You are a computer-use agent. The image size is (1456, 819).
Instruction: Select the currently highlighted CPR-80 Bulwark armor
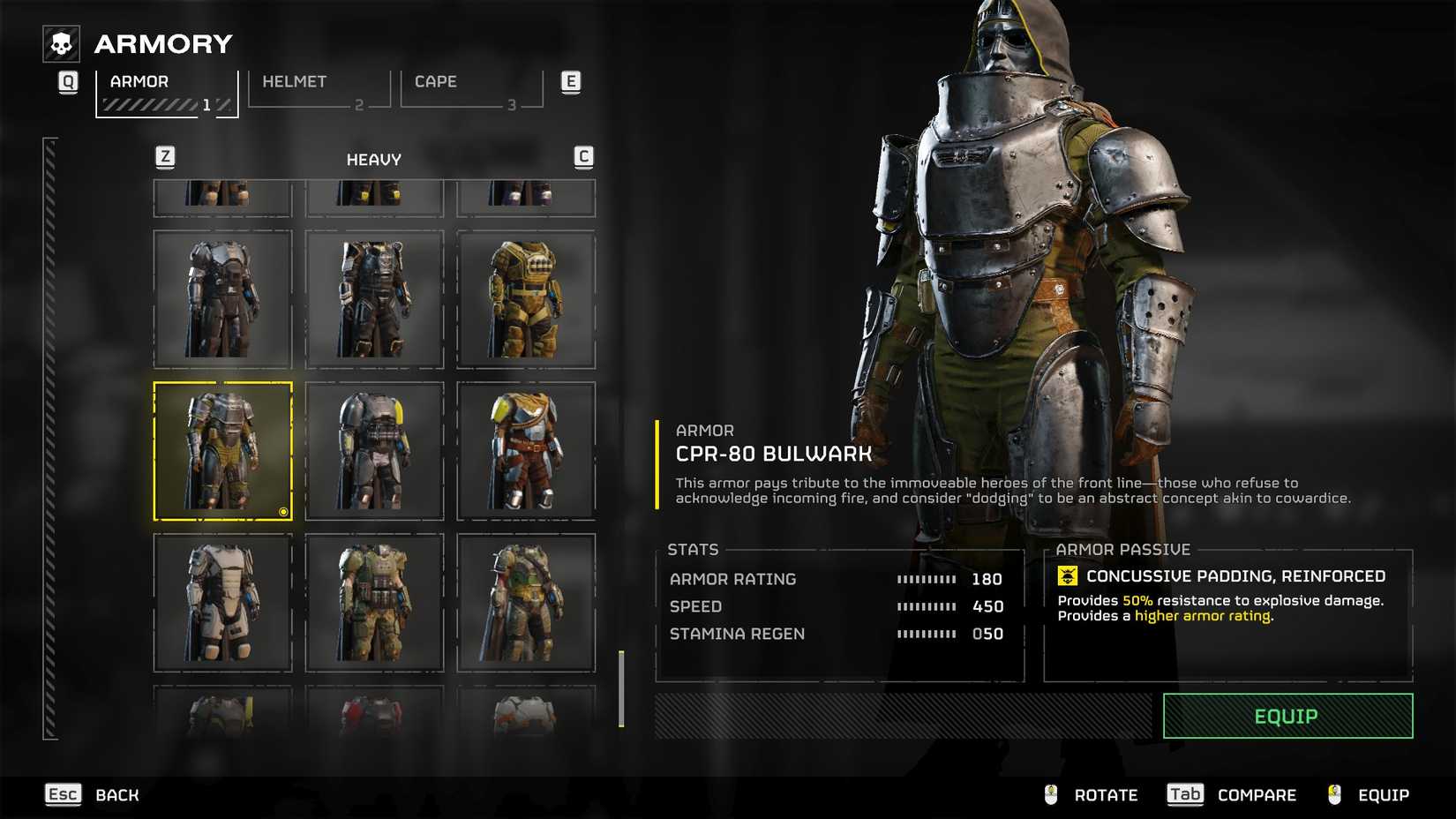click(x=222, y=450)
